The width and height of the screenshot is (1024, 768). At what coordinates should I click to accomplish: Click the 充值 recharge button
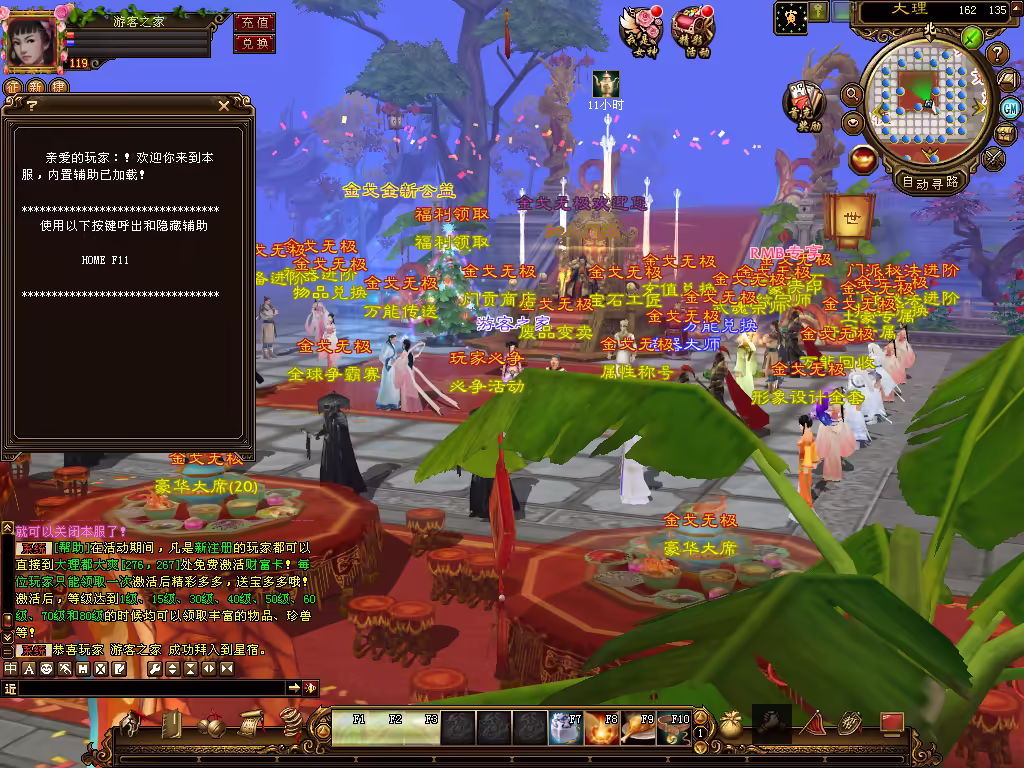click(254, 22)
